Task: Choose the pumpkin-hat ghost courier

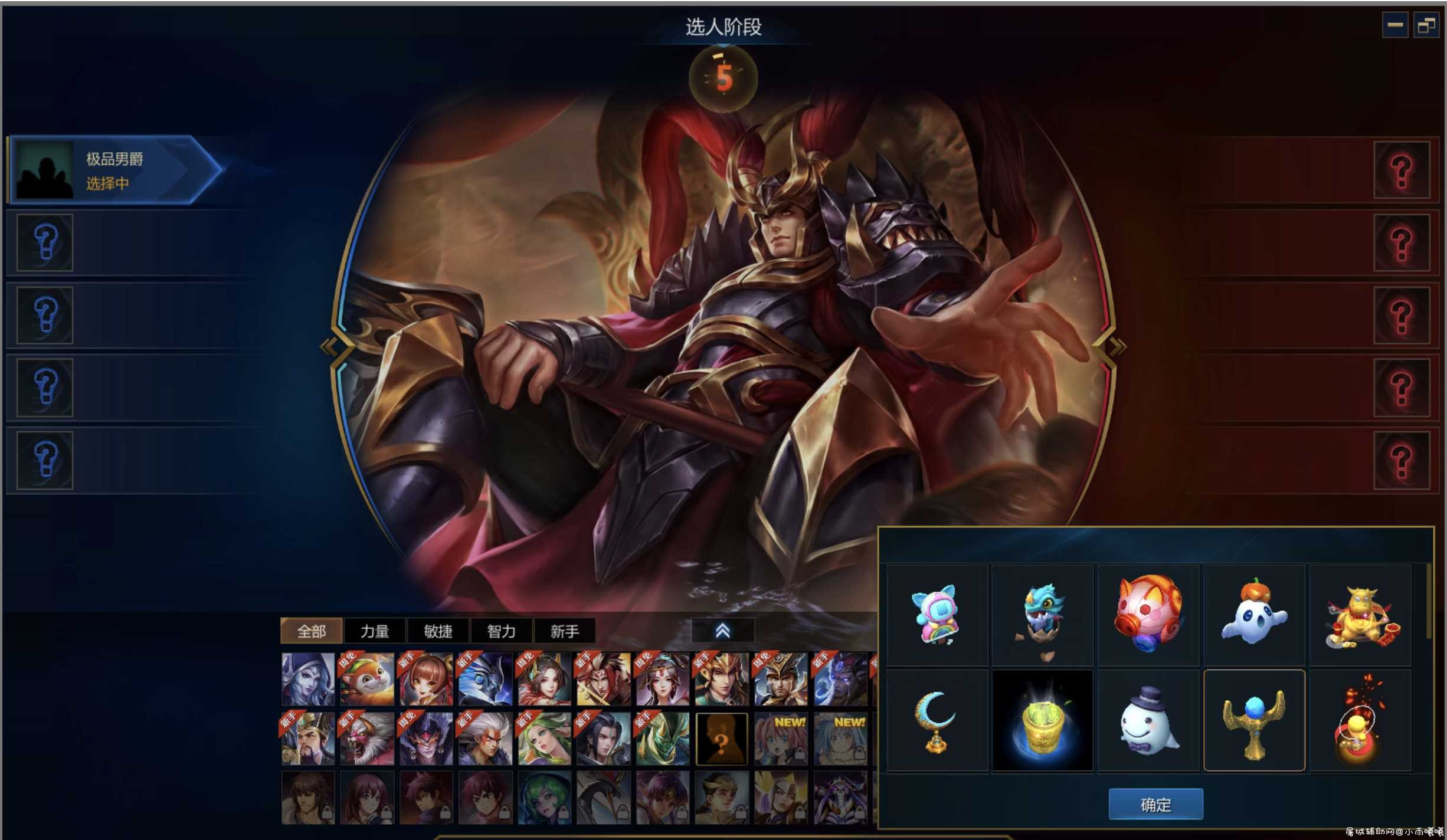Action: [x=1253, y=615]
